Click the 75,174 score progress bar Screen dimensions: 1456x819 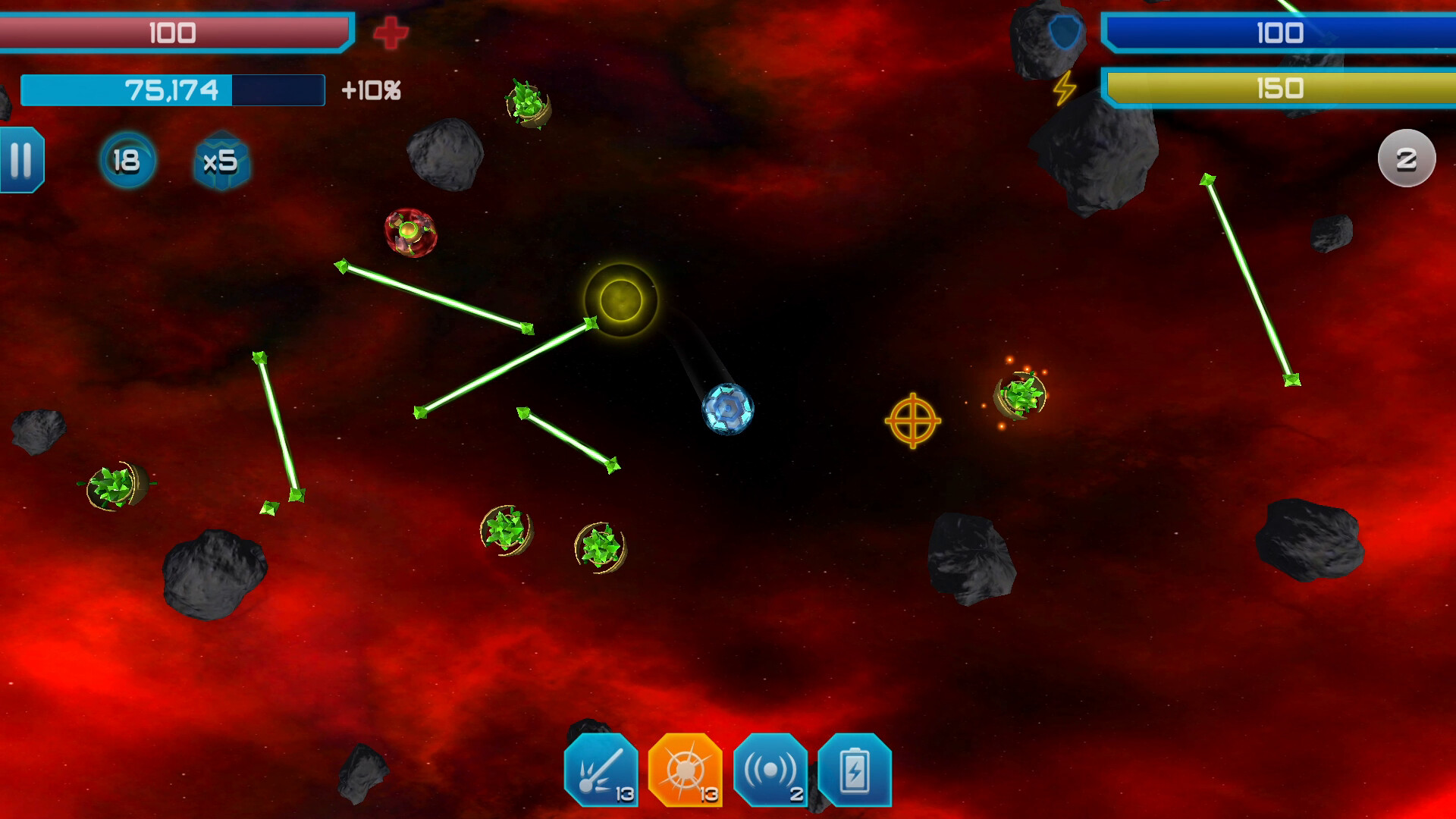(173, 90)
